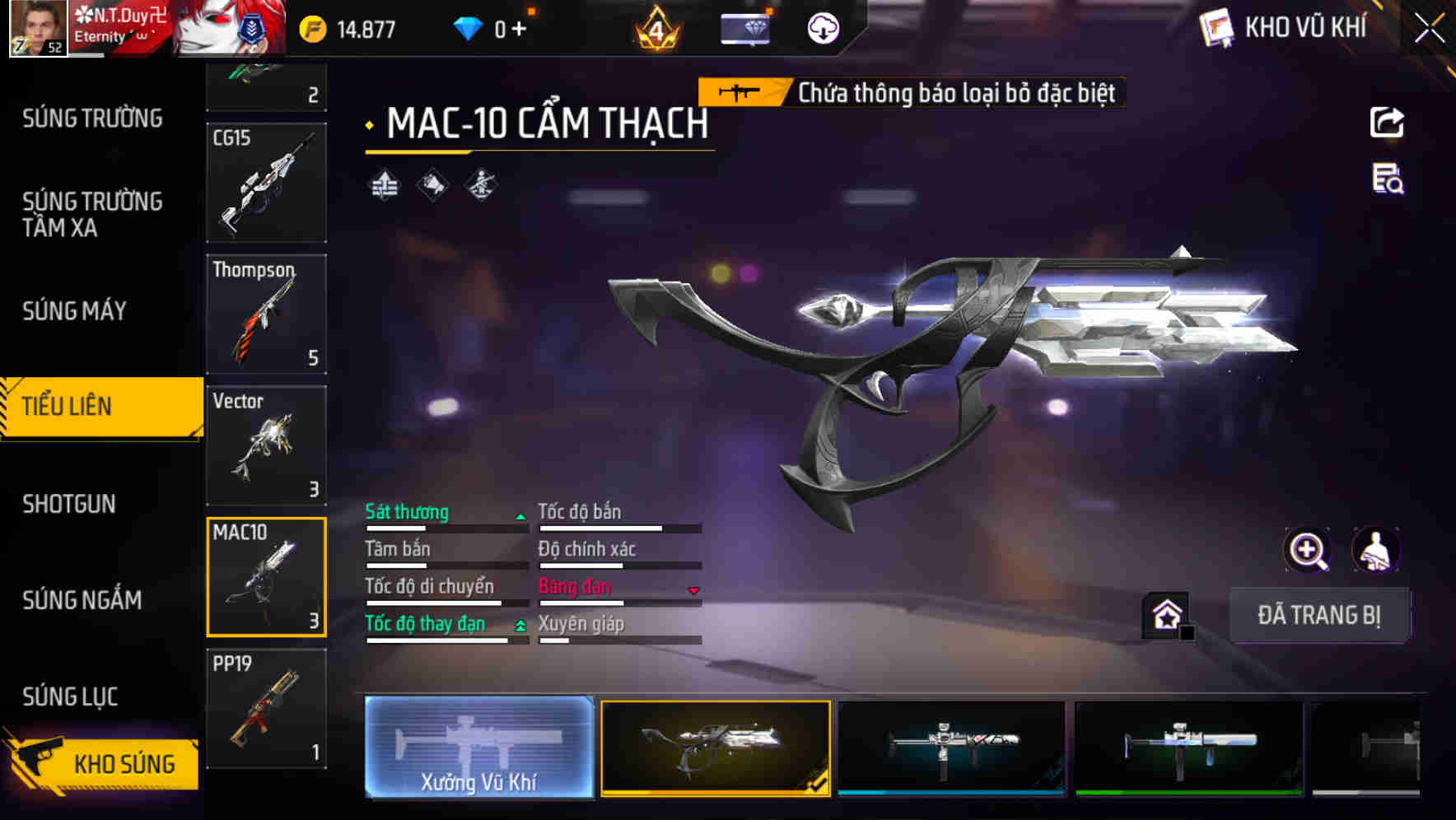Pick the PP19 weapon slot

[266, 708]
